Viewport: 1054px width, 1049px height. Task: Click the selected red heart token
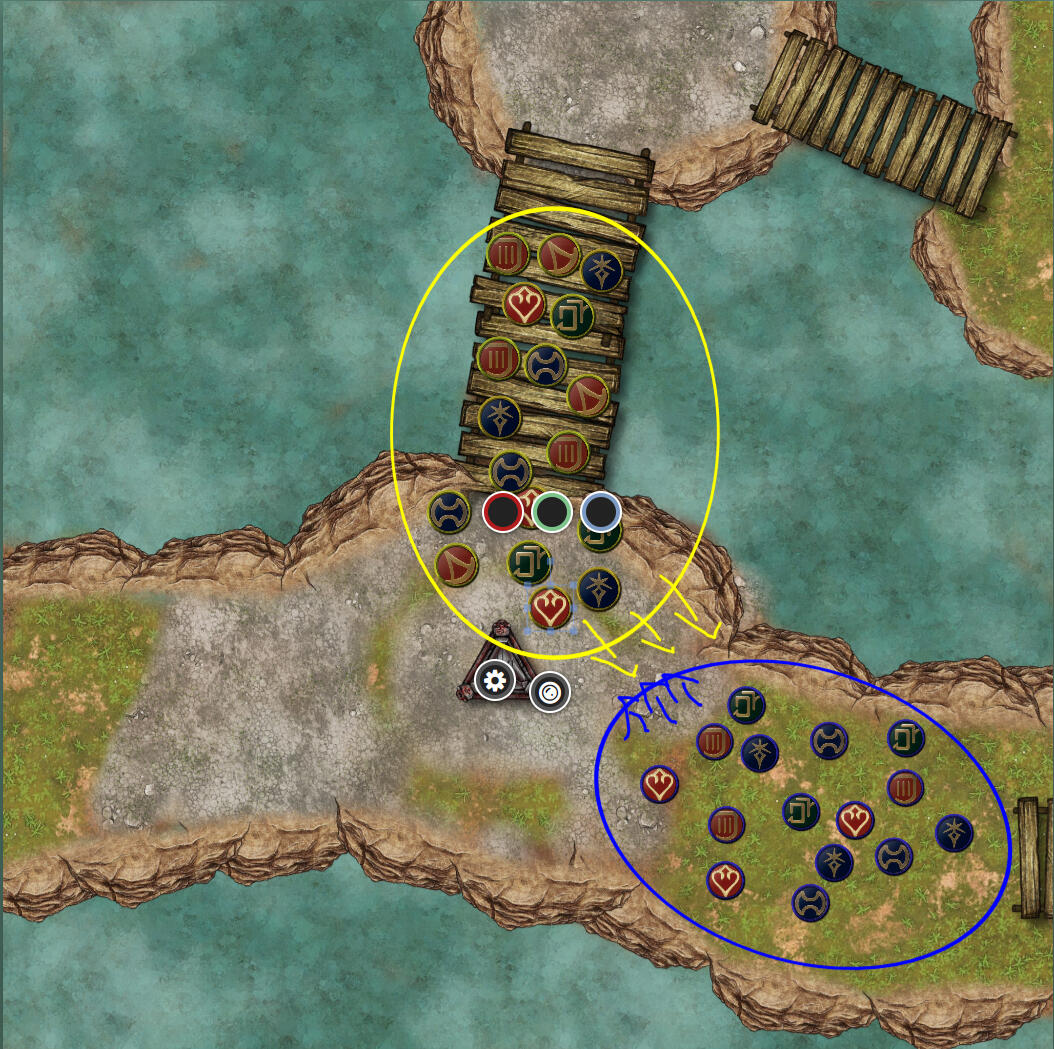(549, 606)
